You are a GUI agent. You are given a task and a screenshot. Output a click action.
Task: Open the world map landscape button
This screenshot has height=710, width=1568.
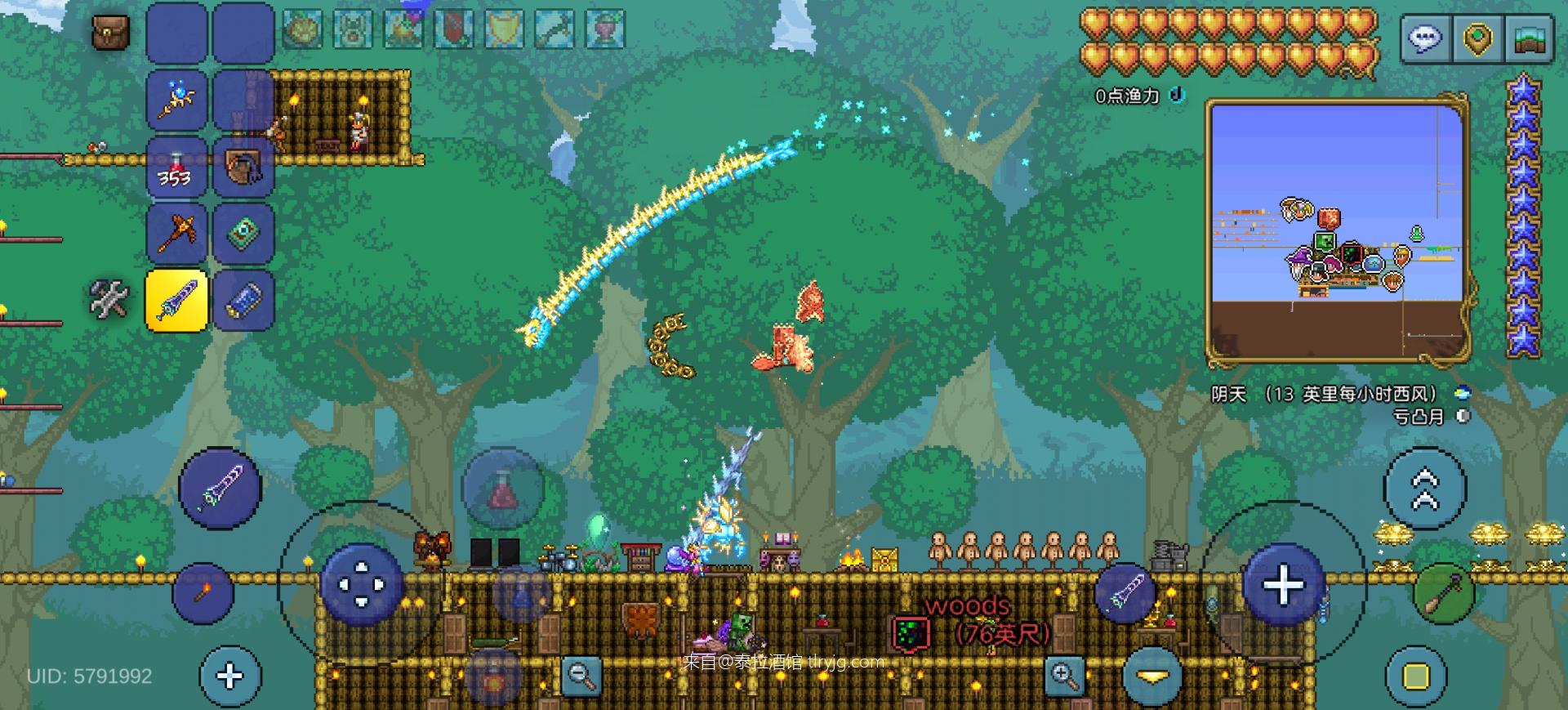tap(1529, 38)
